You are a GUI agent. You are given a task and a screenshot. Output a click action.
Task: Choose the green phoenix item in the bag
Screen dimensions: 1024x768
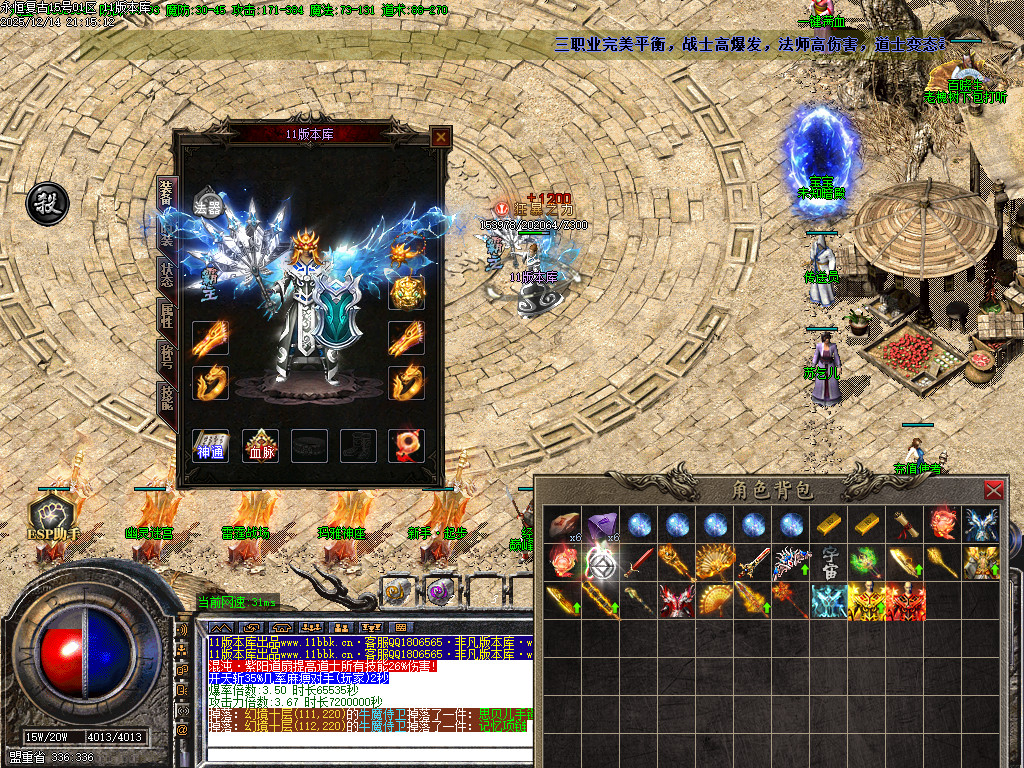866,560
